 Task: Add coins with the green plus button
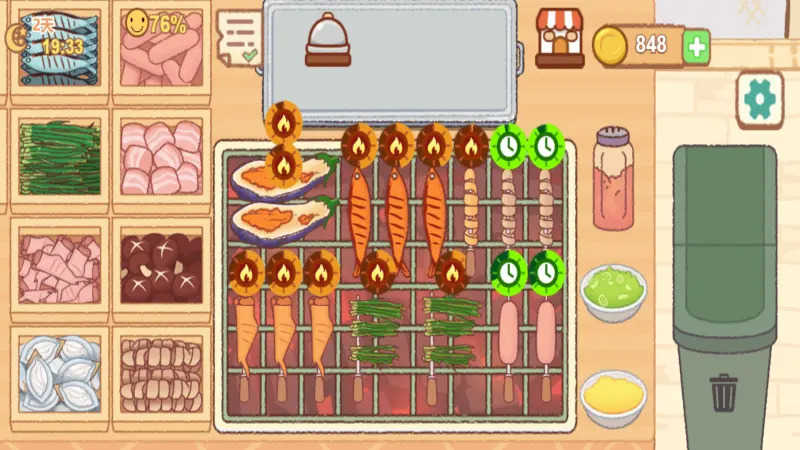coord(696,46)
